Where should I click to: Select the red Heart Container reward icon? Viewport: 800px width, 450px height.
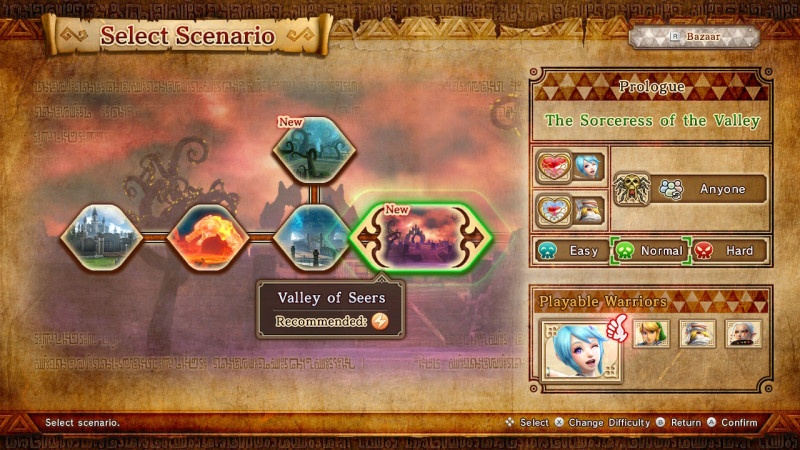[552, 167]
